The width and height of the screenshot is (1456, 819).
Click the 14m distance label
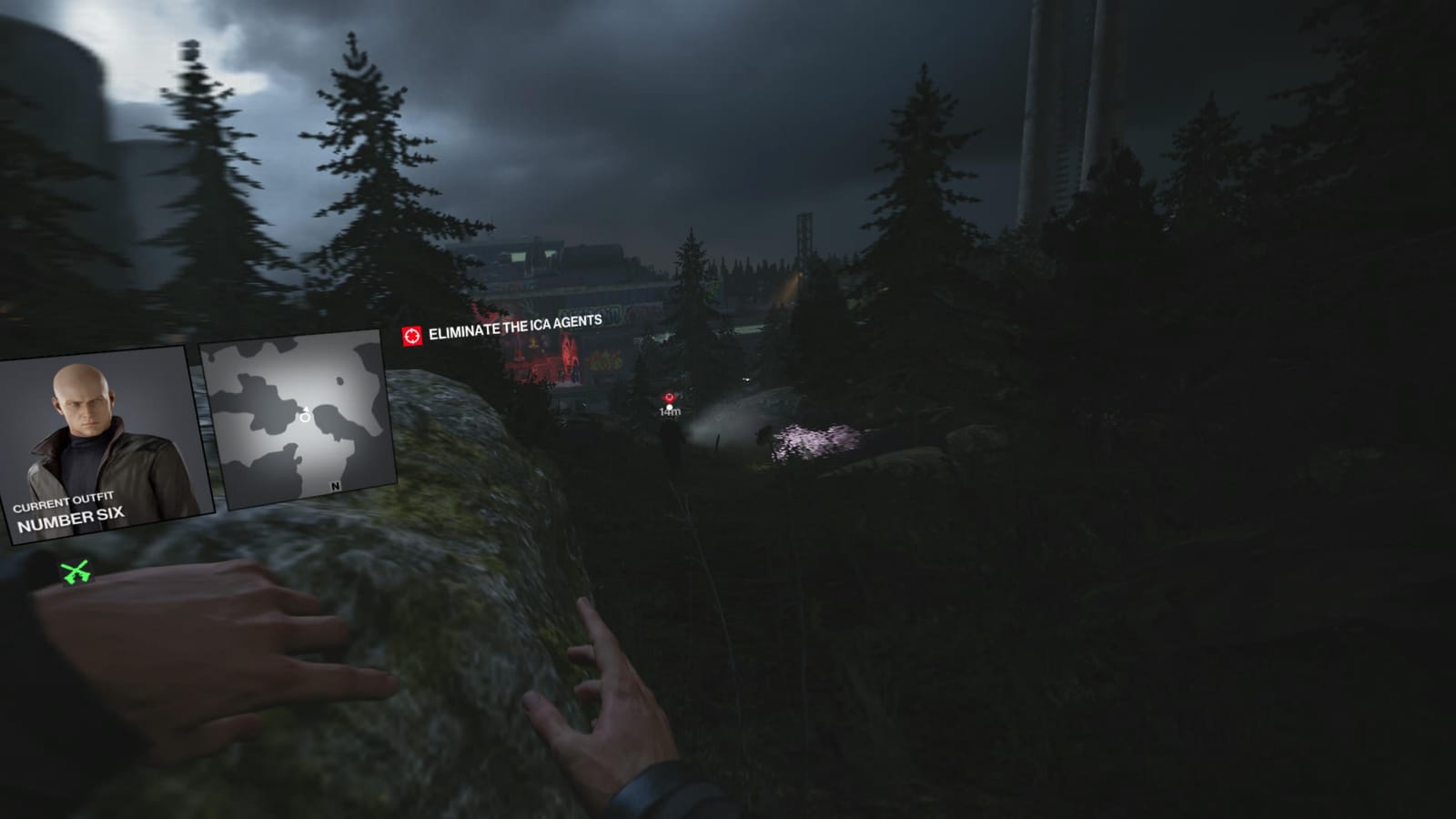click(x=668, y=412)
